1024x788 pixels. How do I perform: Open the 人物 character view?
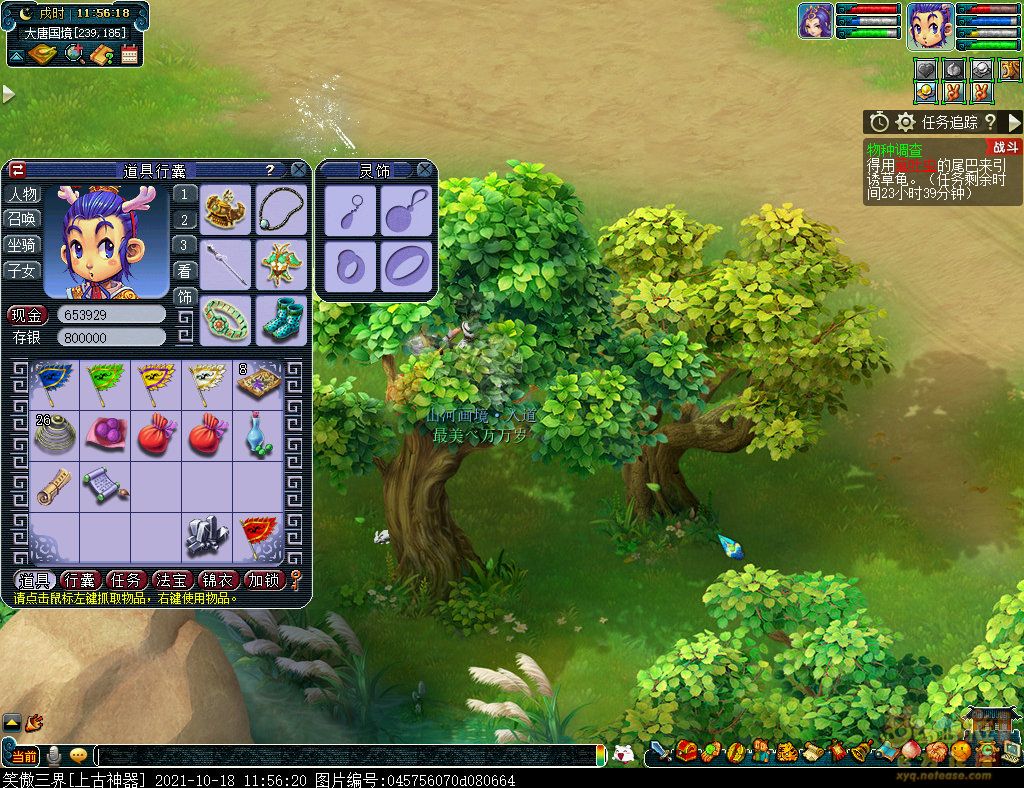[x=22, y=194]
